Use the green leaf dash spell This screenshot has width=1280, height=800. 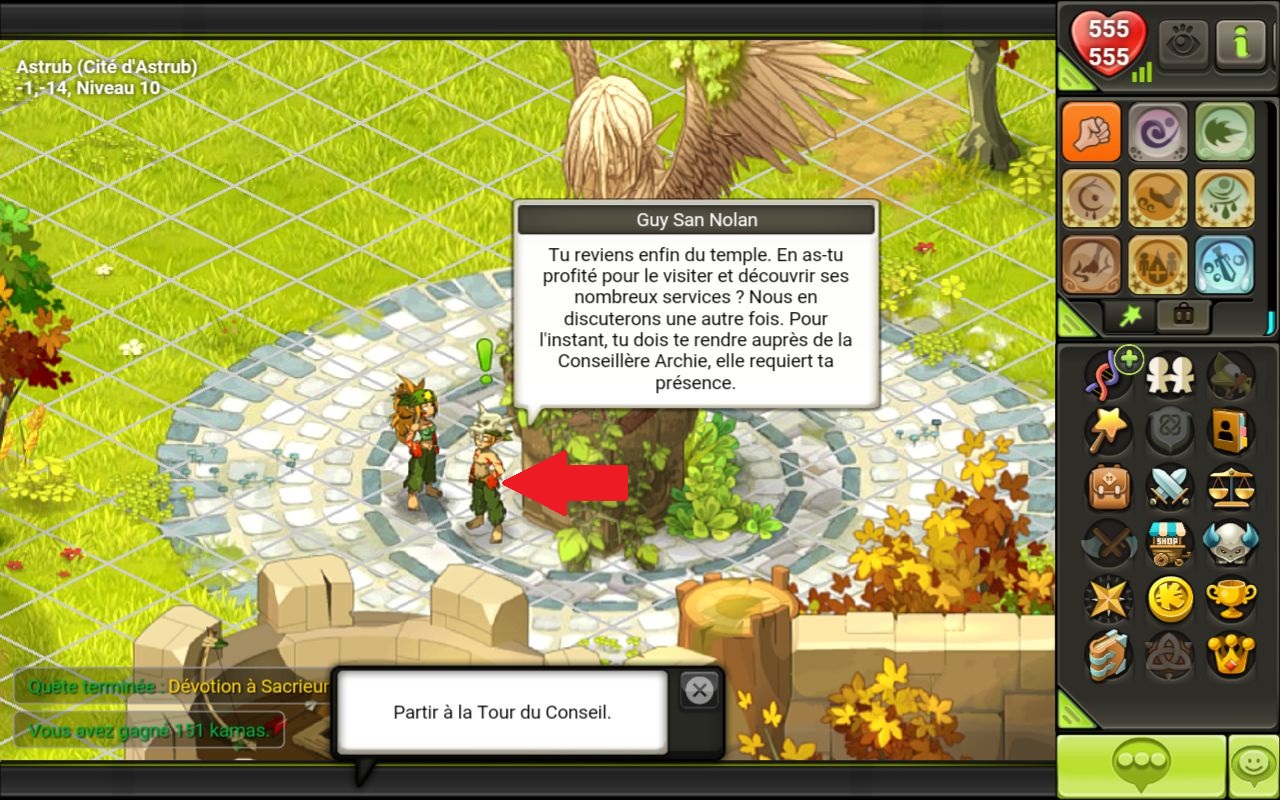[1224, 131]
